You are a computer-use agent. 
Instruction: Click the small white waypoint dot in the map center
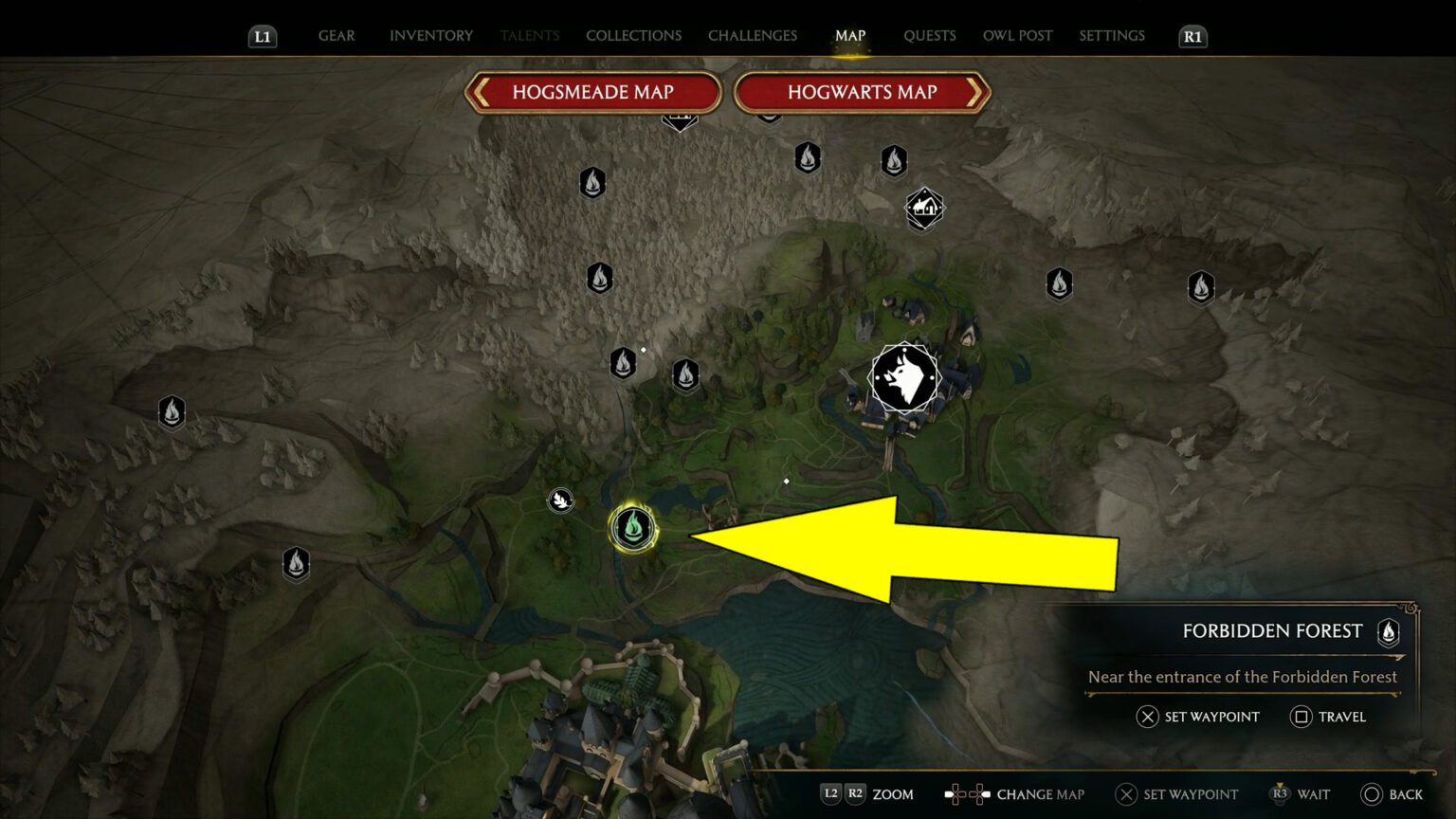787,482
